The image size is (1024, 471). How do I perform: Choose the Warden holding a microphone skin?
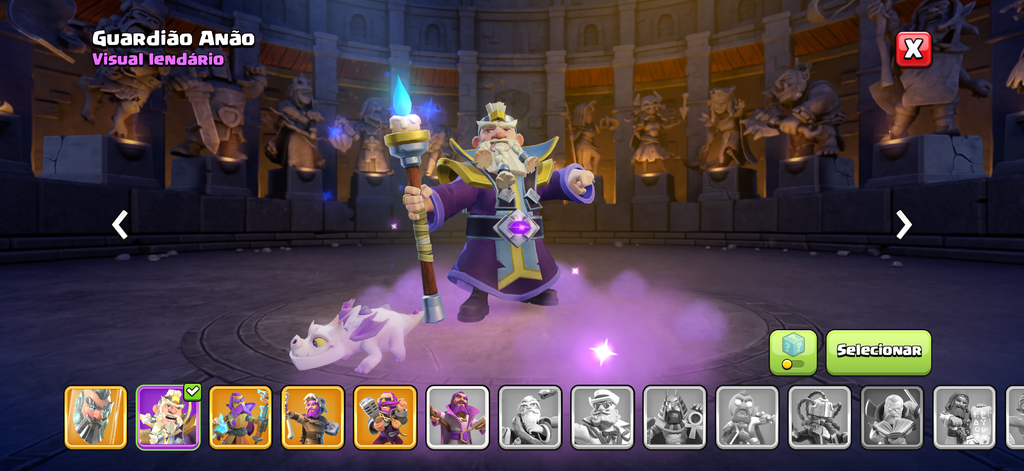[385, 417]
